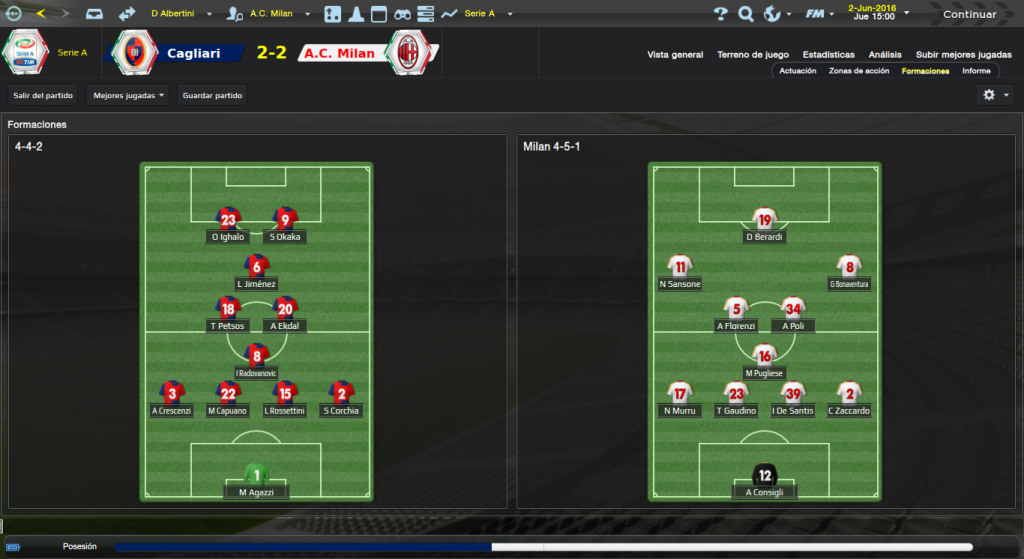The image size is (1024, 559).
Task: View the Zonas de acción sub-tab
Action: click(859, 71)
